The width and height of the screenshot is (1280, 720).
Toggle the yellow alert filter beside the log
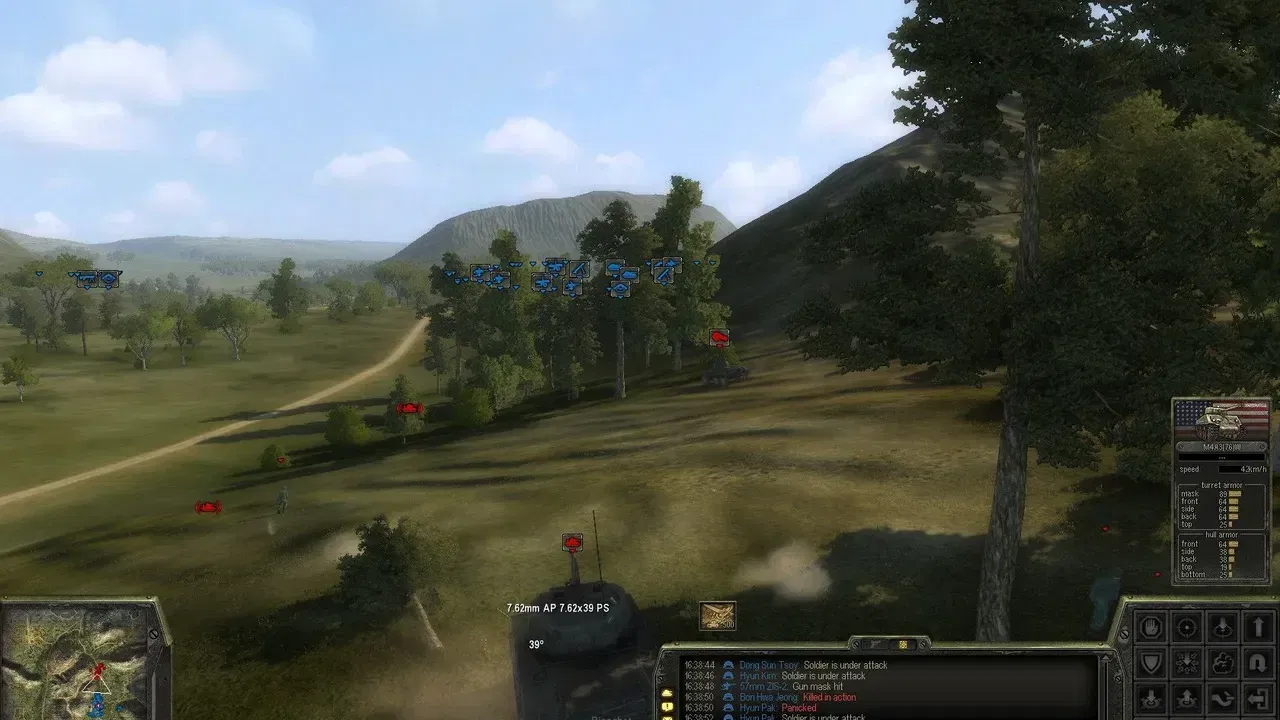[667, 706]
